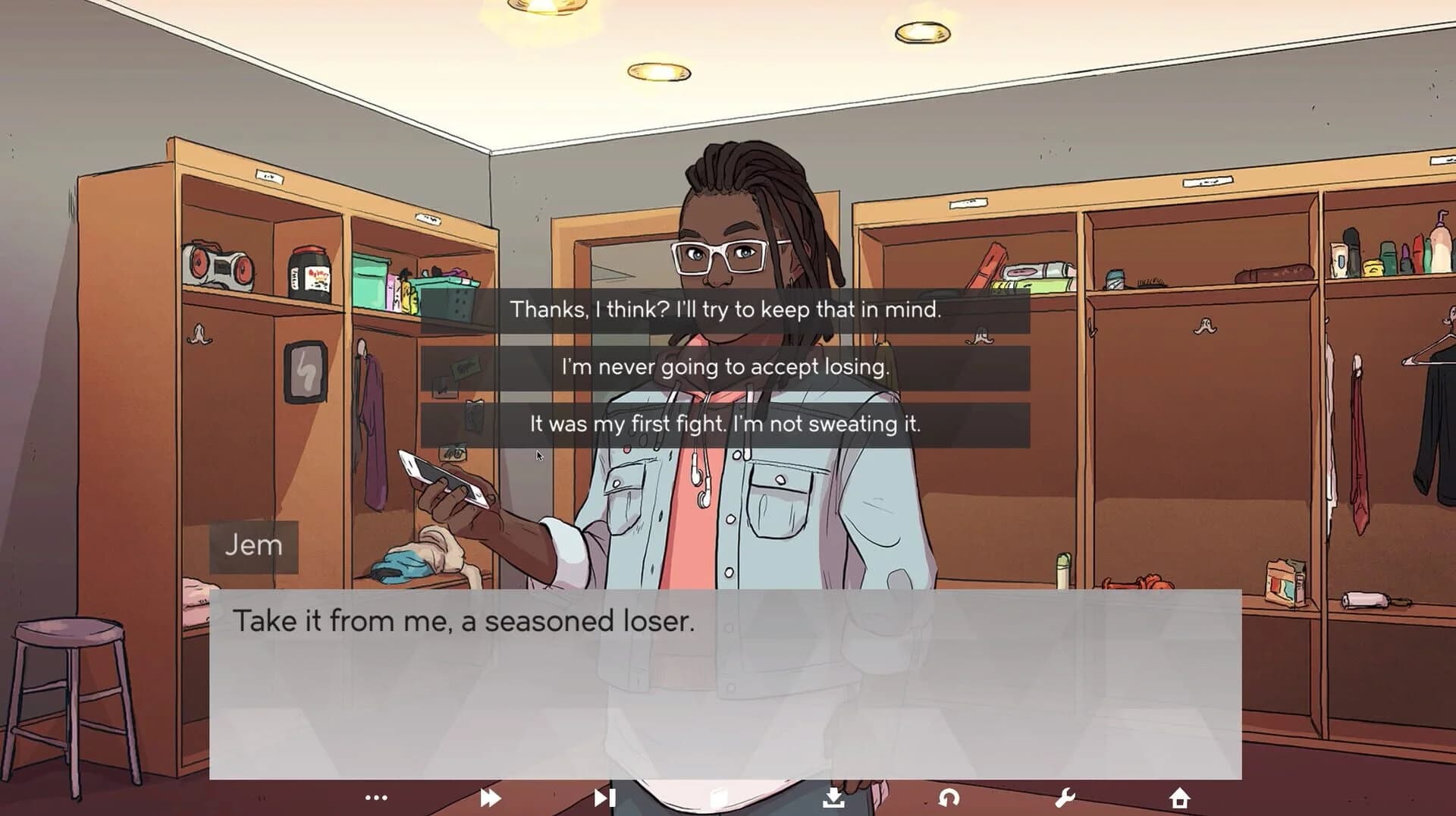
Task: Click the boombox on the top-left shelf
Action: click(221, 265)
